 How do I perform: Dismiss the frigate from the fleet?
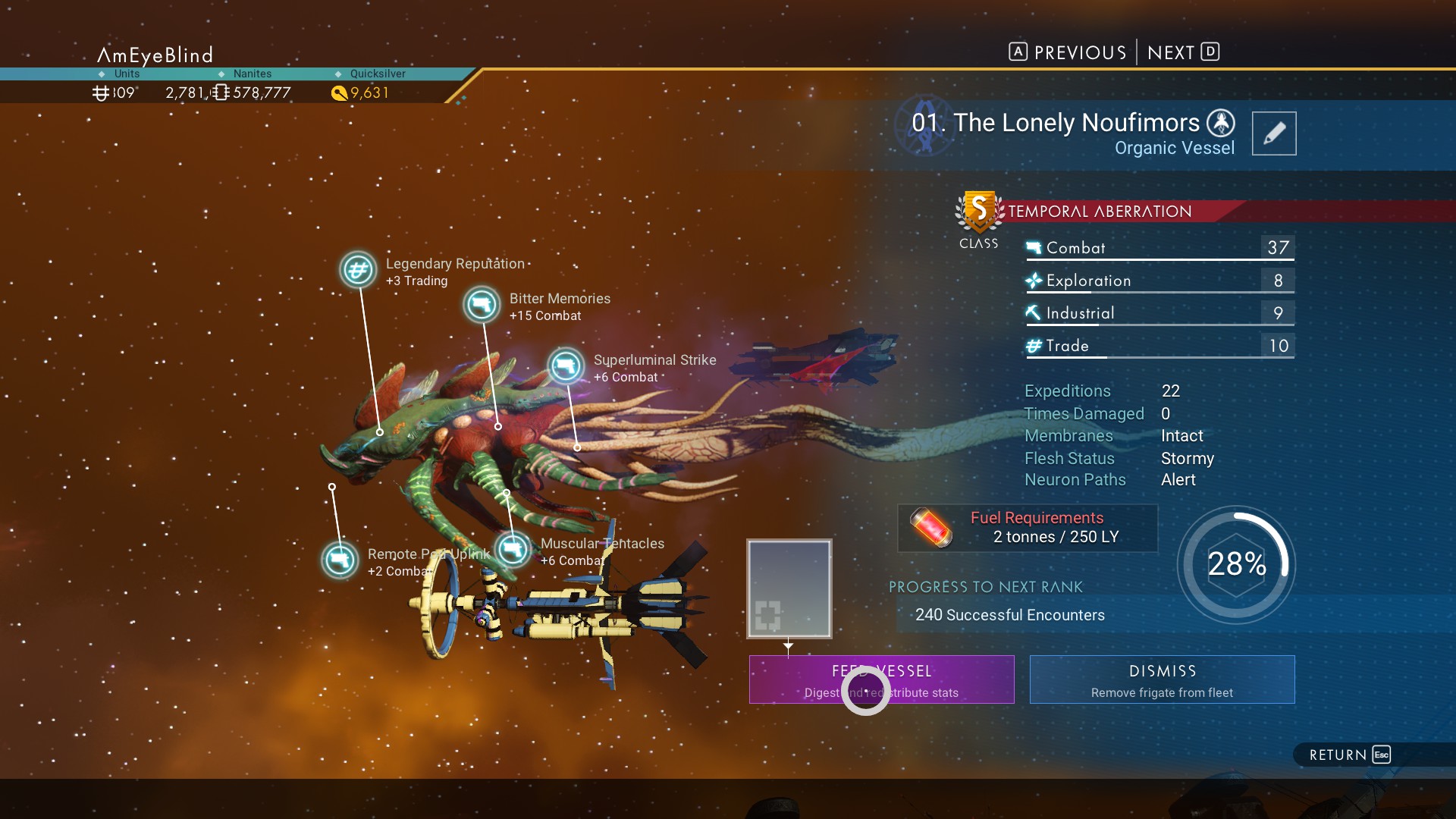(x=1162, y=679)
